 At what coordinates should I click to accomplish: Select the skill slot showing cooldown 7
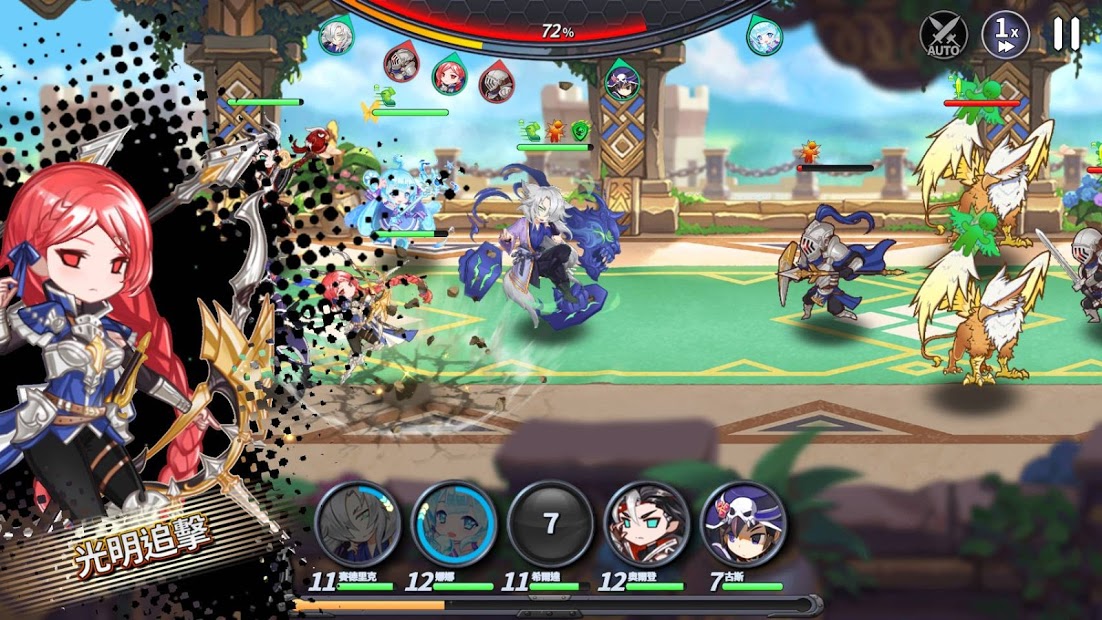550,524
